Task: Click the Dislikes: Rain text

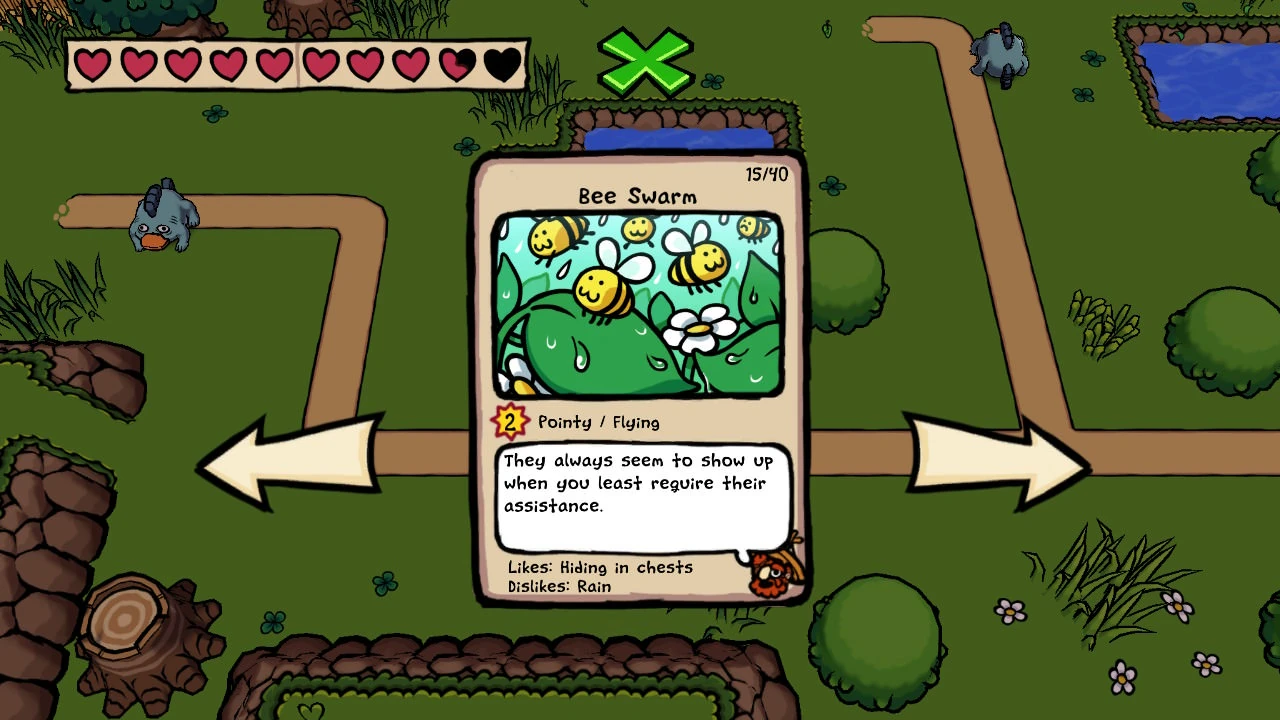Action: [557, 587]
